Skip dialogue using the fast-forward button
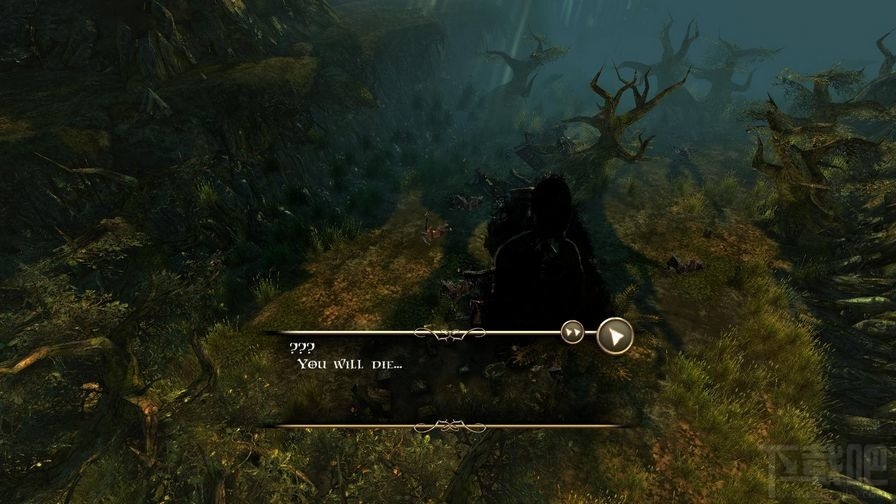Screen dimensions: 896x504 pyautogui.click(x=572, y=333)
